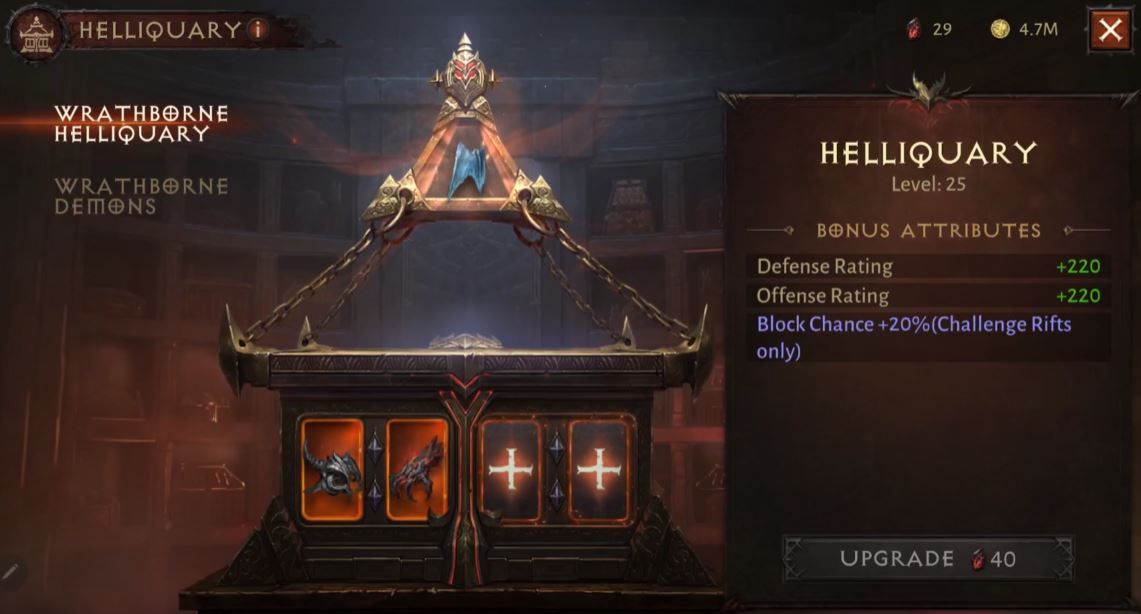Screen dimensions: 1141x614
Task: Select the demon skull trophy slot
Action: point(332,469)
